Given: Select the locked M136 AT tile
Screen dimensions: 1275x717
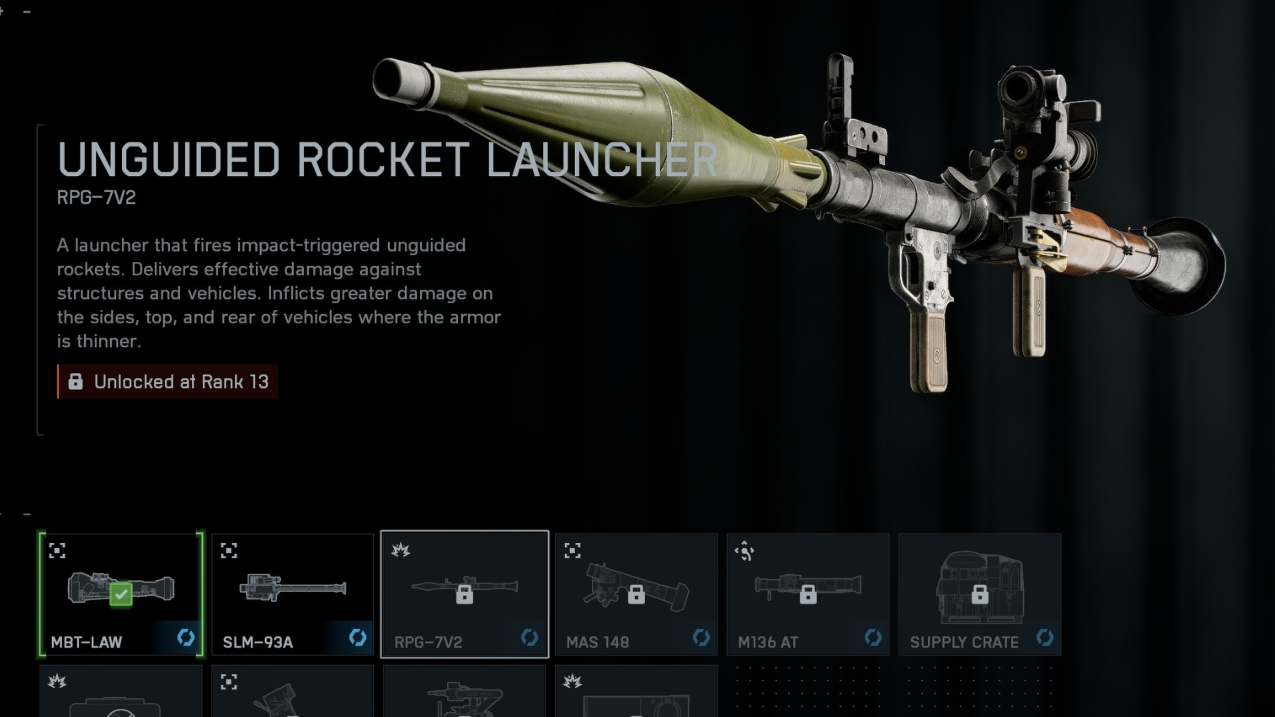Looking at the screenshot, I should [x=808, y=594].
